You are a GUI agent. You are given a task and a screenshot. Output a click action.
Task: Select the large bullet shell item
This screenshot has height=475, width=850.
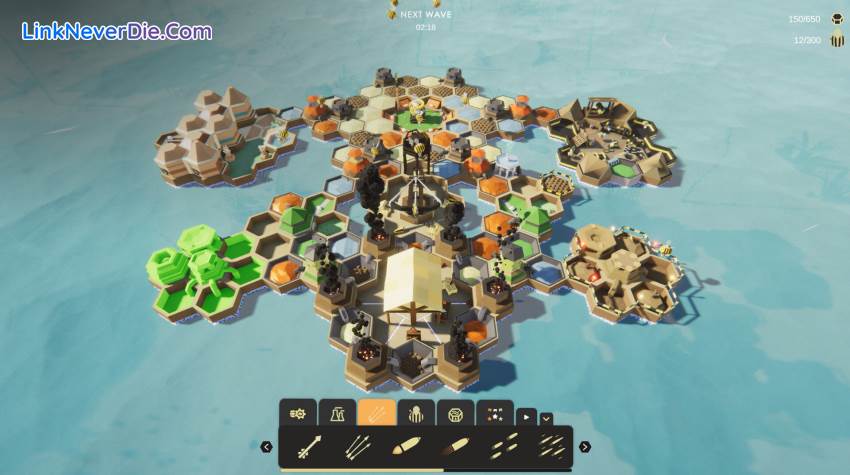405,447
